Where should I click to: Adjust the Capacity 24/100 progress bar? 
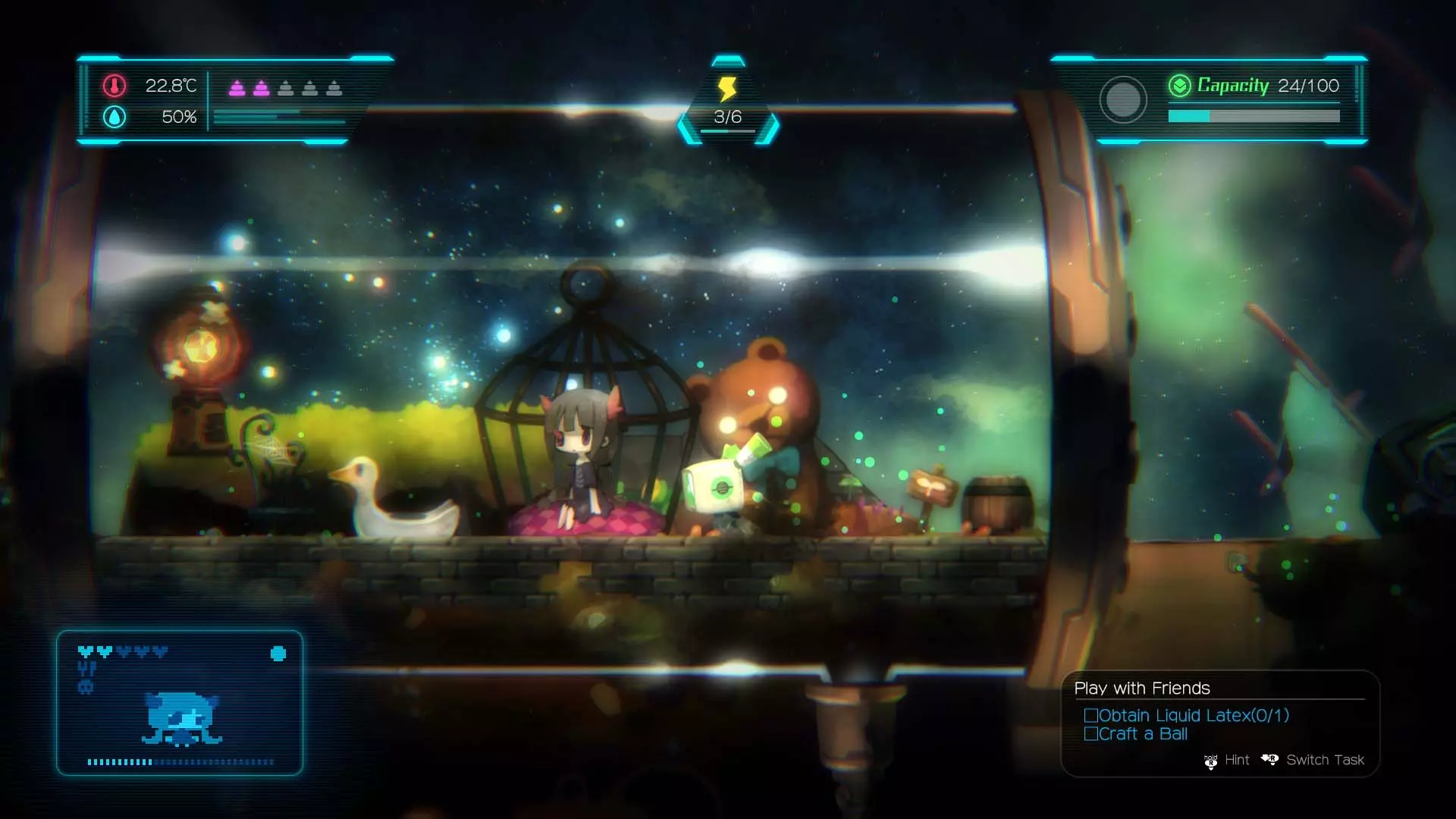(x=1254, y=116)
